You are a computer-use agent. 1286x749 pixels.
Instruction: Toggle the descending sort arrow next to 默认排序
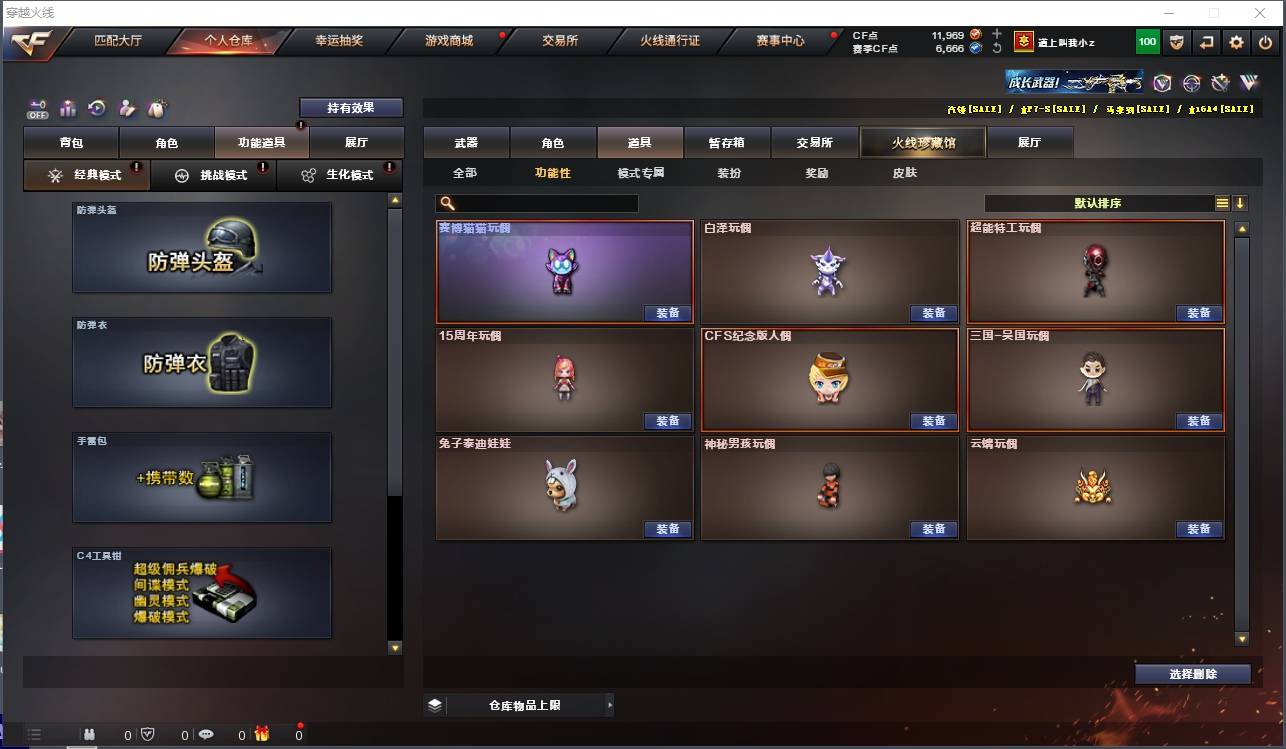click(x=1239, y=202)
